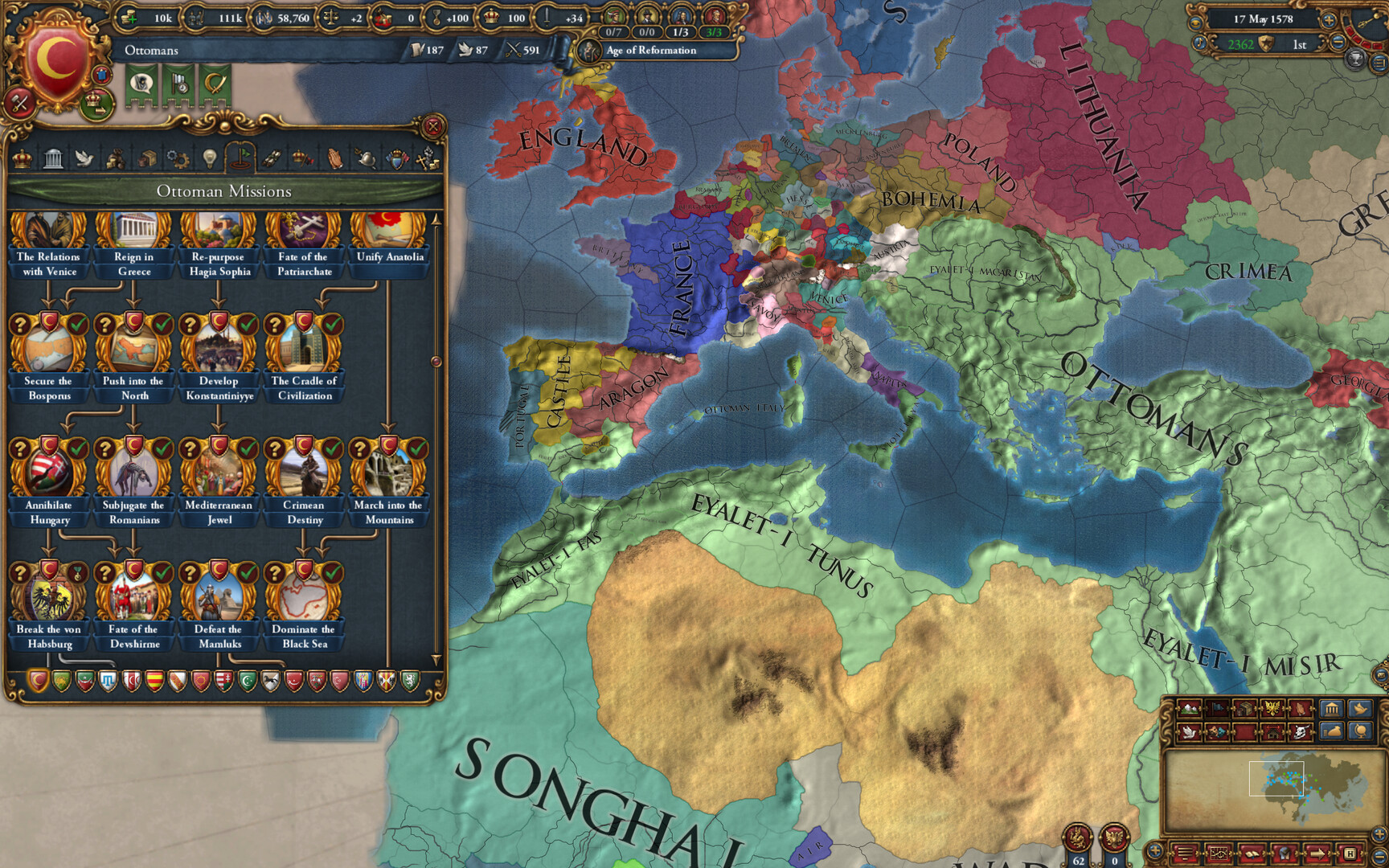Open the Ideas lightbulb tab in the country view
This screenshot has height=868, width=1389.
point(210,158)
